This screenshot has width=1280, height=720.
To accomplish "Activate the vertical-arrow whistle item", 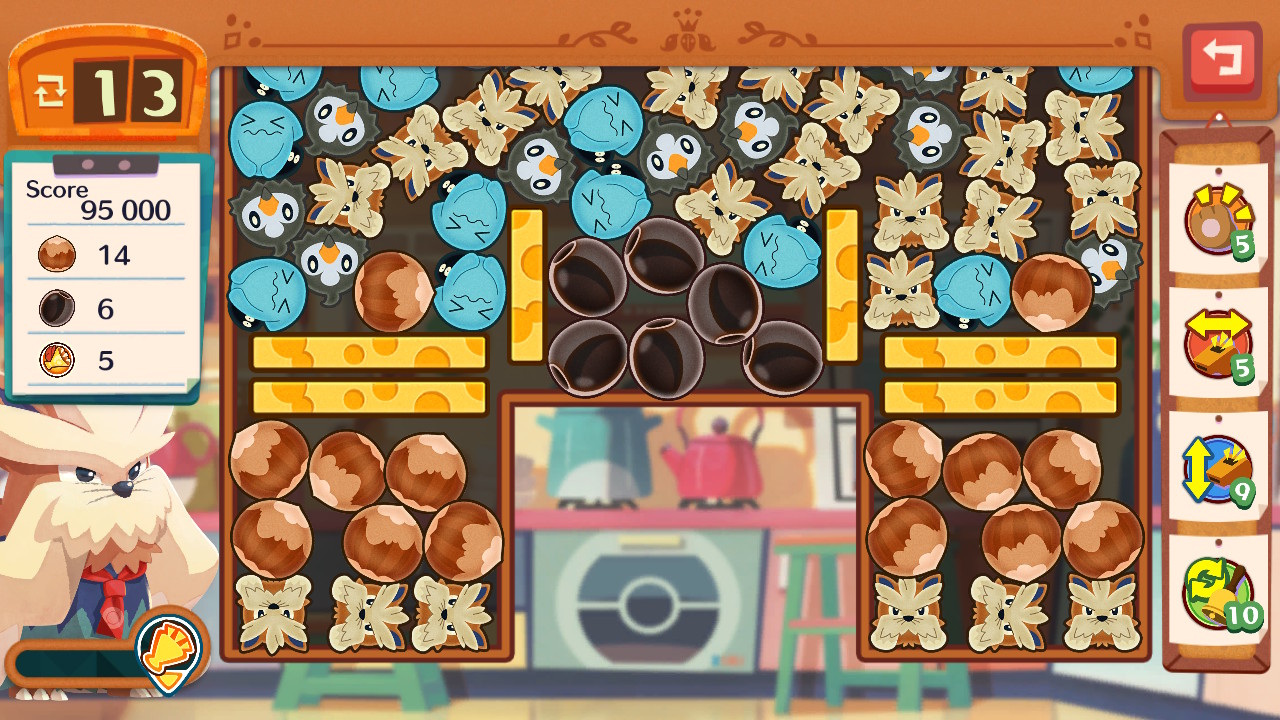I will 1217,470.
